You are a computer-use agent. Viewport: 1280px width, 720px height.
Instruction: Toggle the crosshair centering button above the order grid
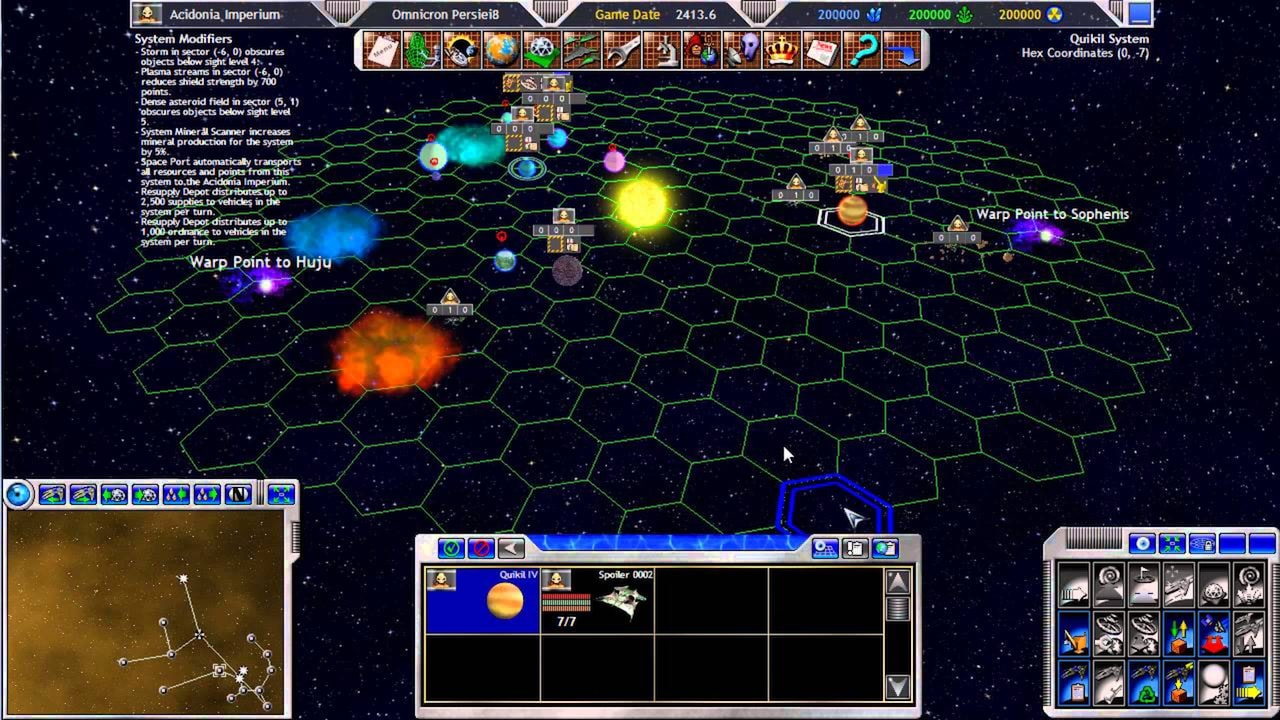(x=1172, y=543)
